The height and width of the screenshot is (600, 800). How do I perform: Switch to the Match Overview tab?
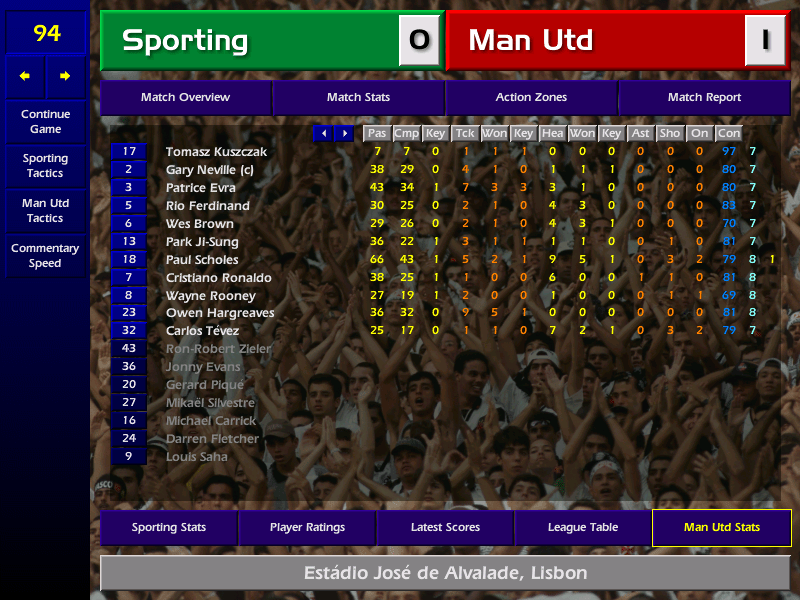click(185, 98)
